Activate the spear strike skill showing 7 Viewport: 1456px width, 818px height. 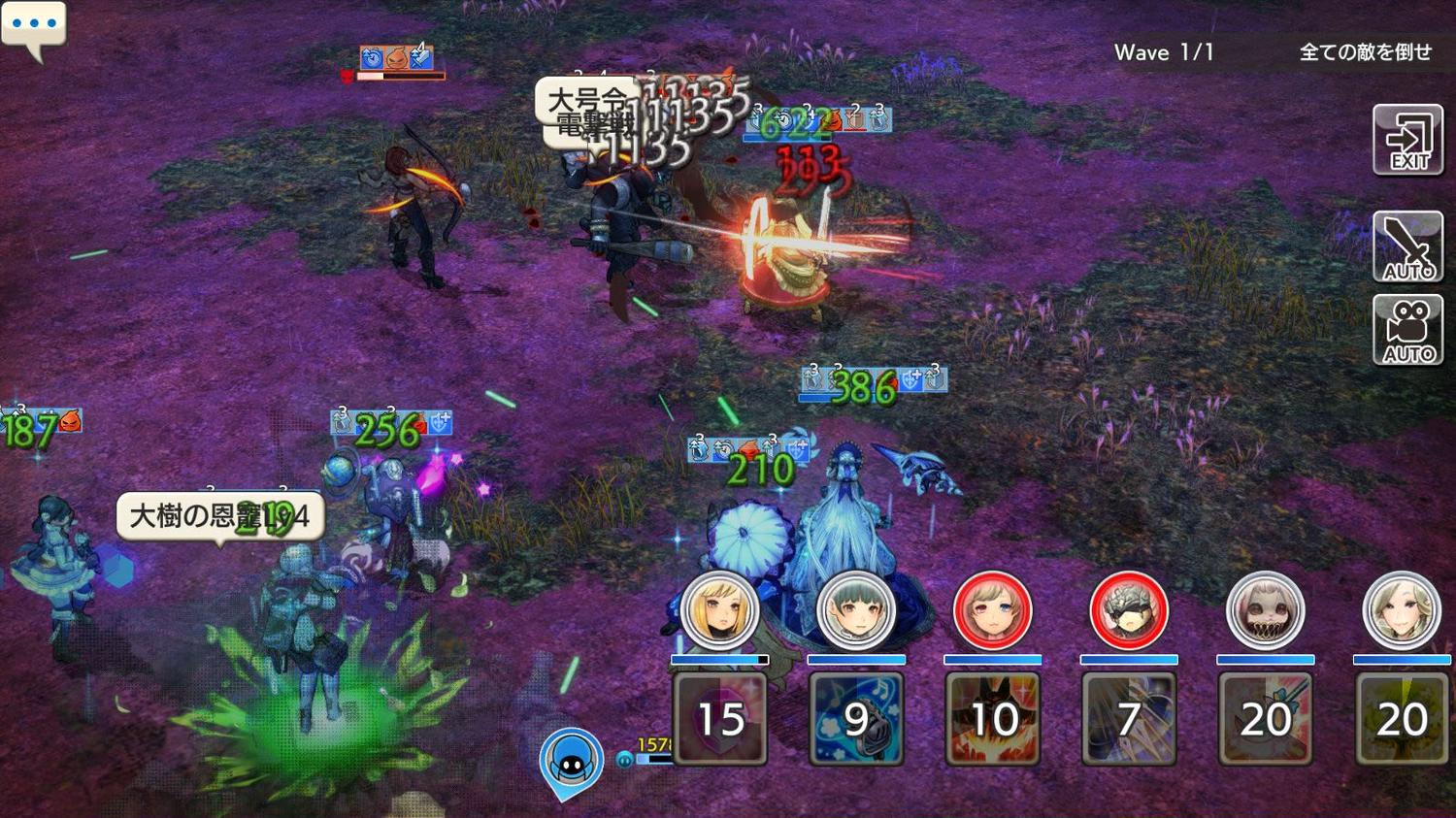click(x=1128, y=718)
